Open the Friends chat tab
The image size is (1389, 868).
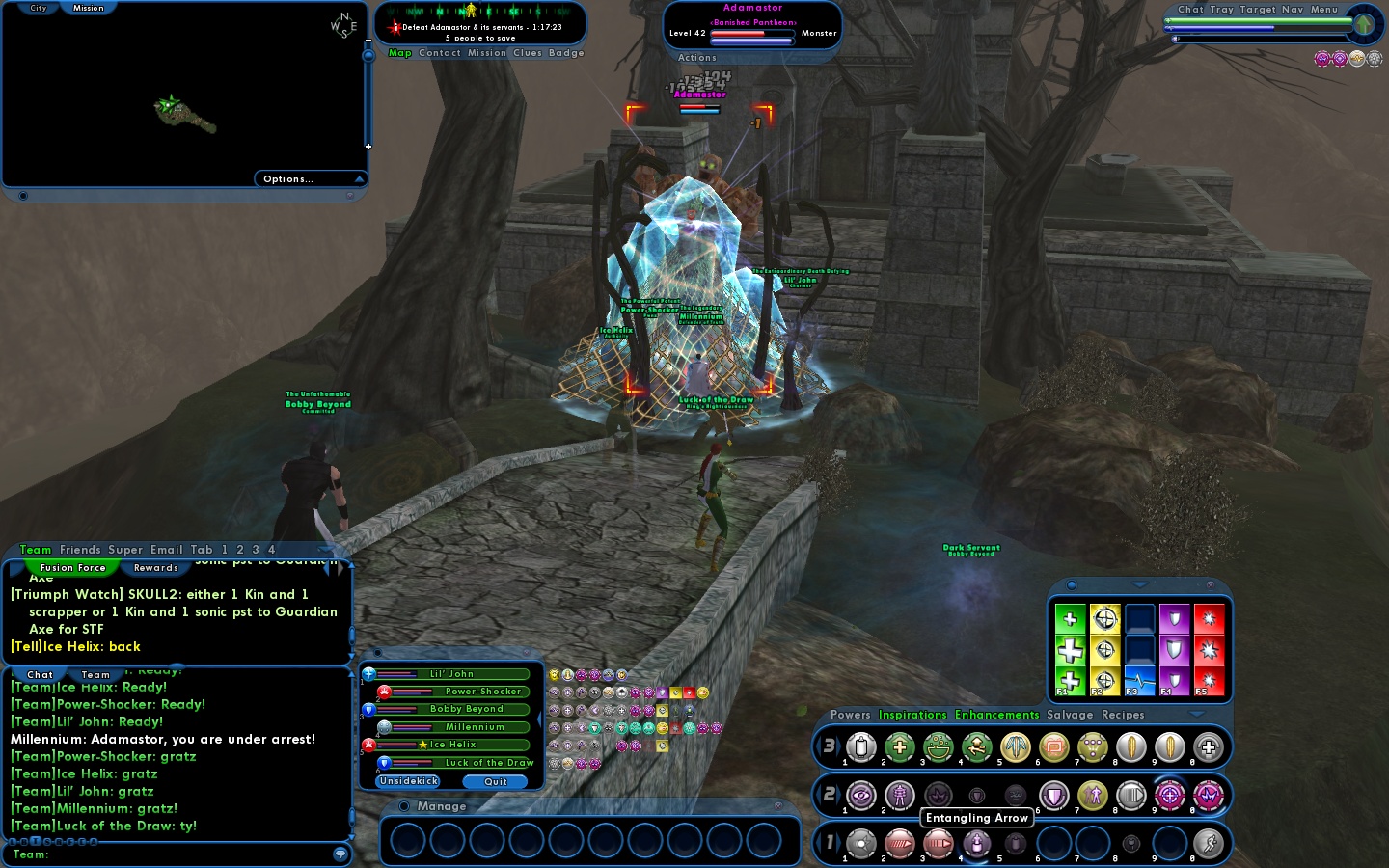coord(81,550)
